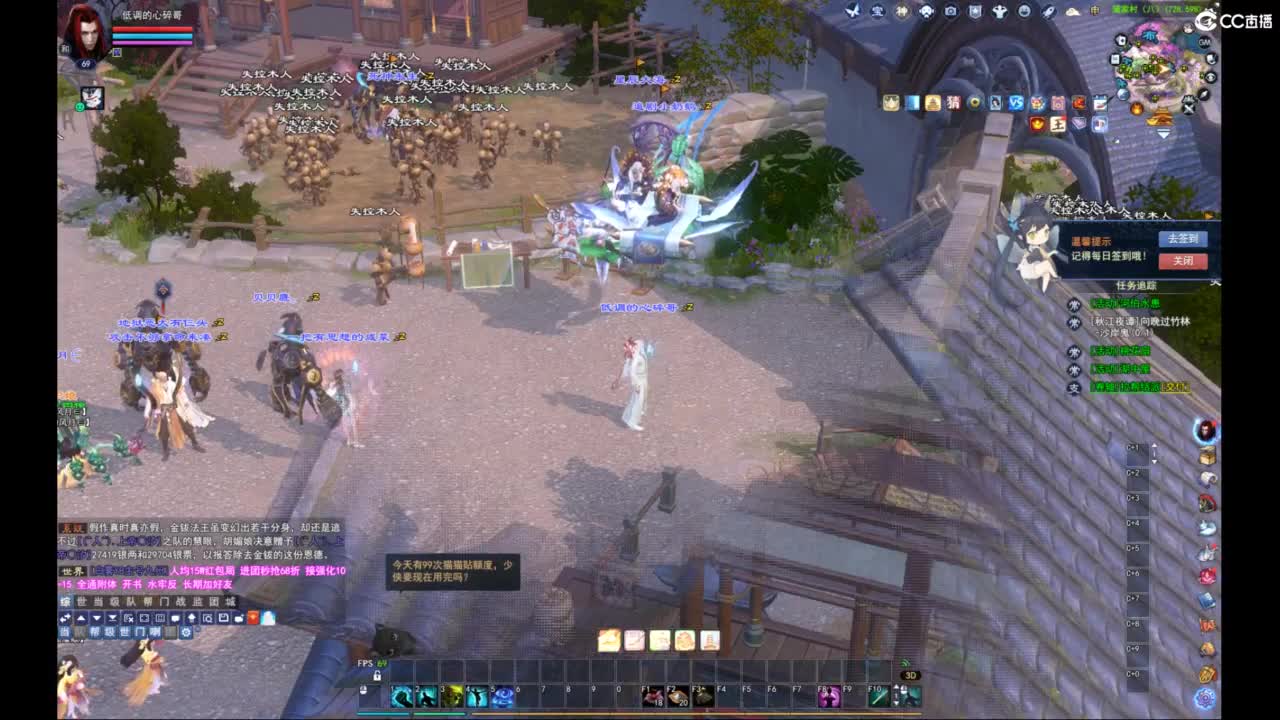The height and width of the screenshot is (720, 1280).
Task: Open the VS arena event icon
Action: click(1017, 102)
